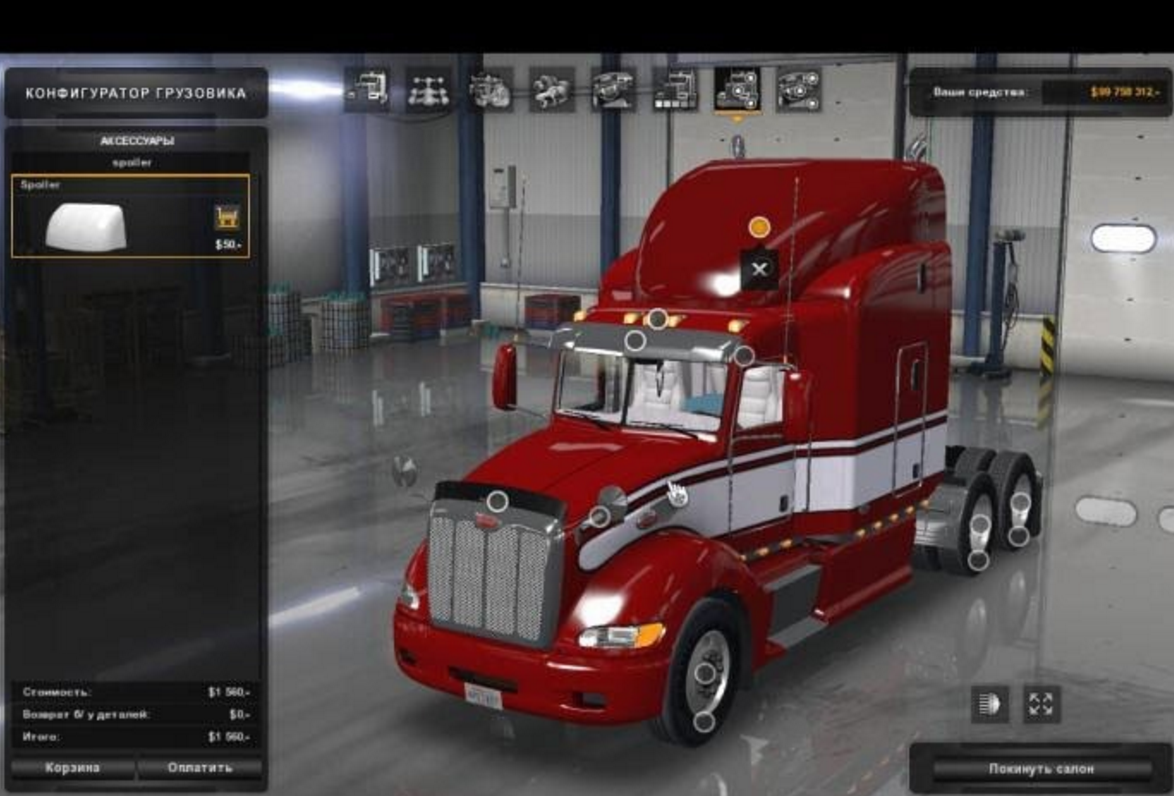Viewport: 1174px width, 796px height.
Task: Switch to the engine tab
Action: coord(490,90)
